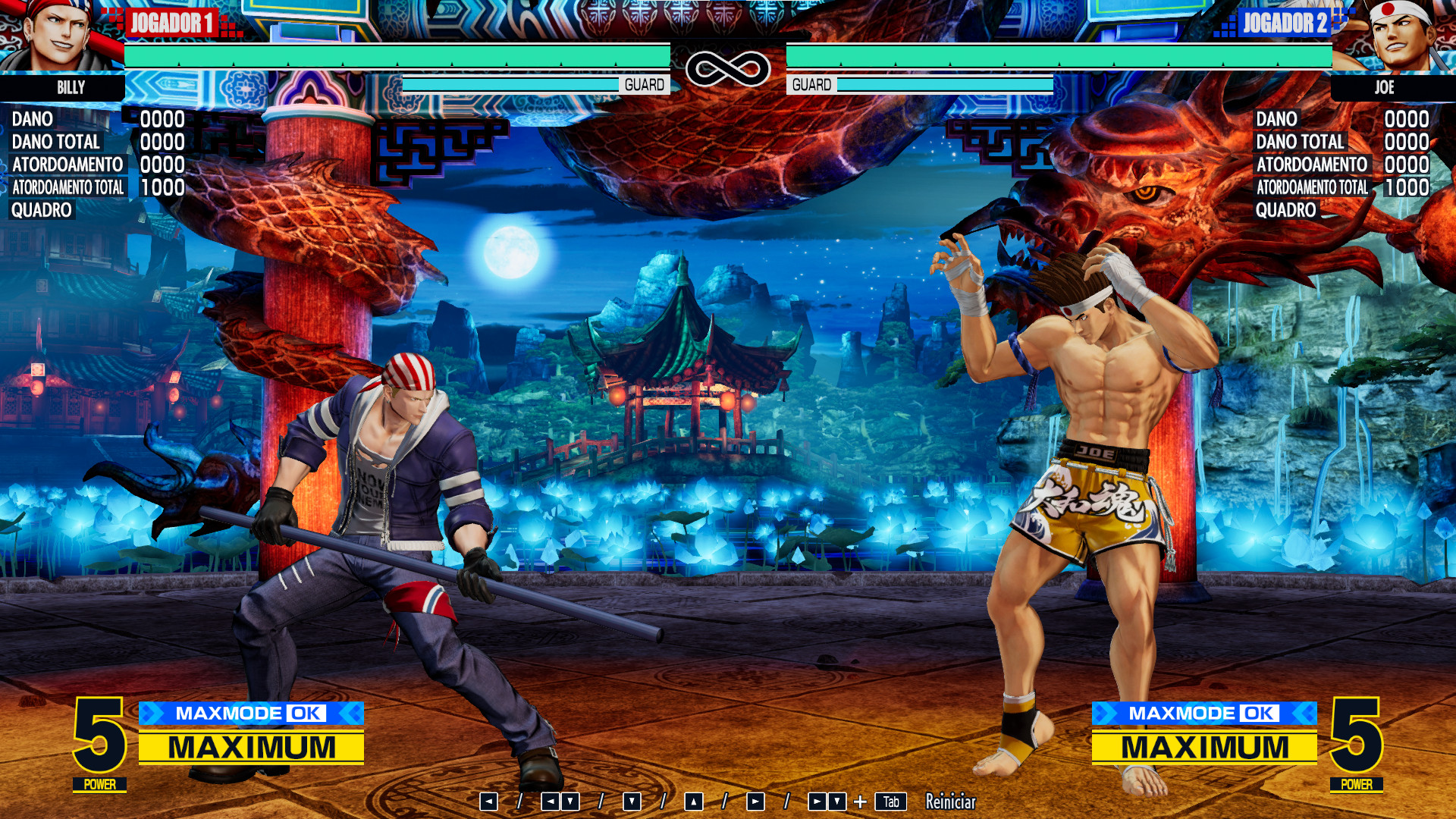
Task: Toggle the left+down combined input icon pair
Action: click(x=559, y=800)
